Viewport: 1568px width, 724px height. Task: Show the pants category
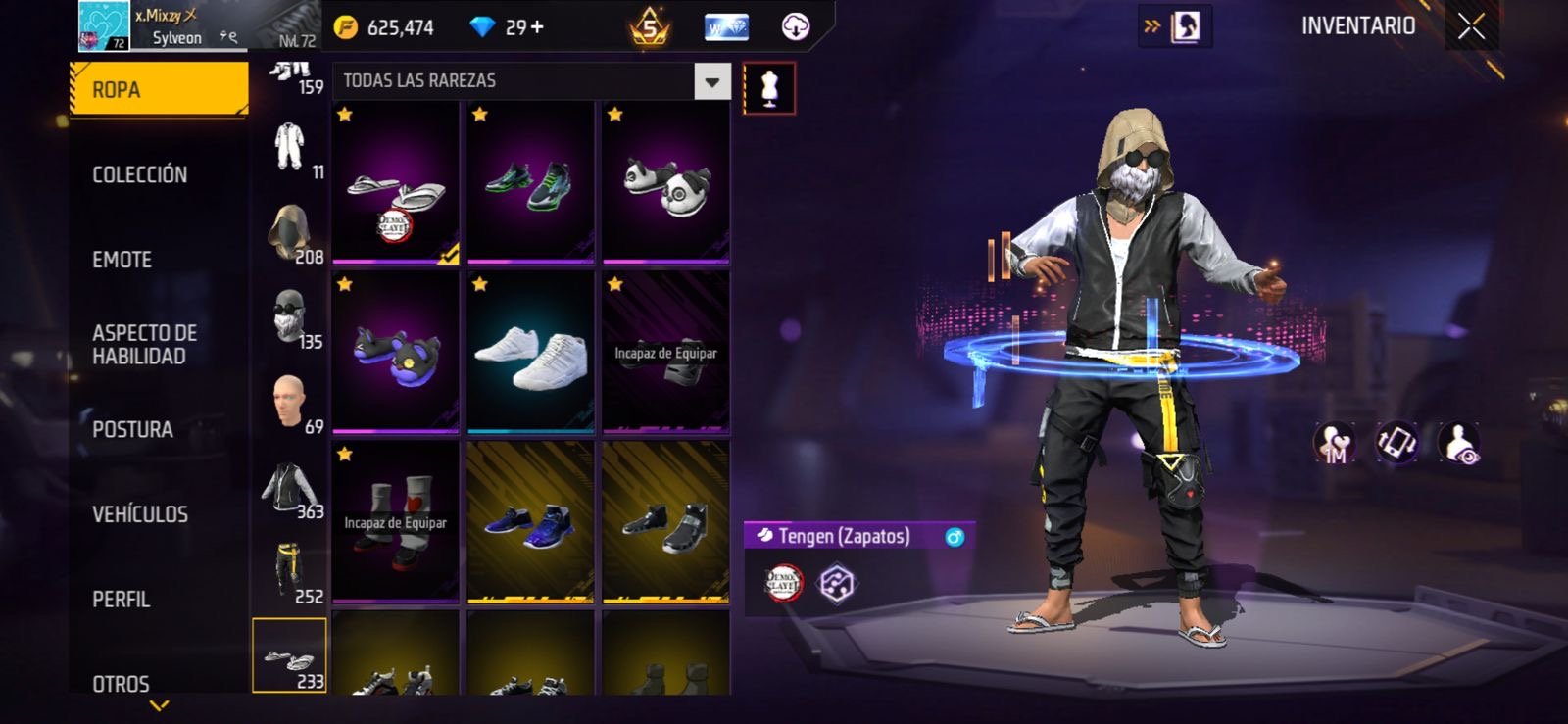tap(290, 573)
